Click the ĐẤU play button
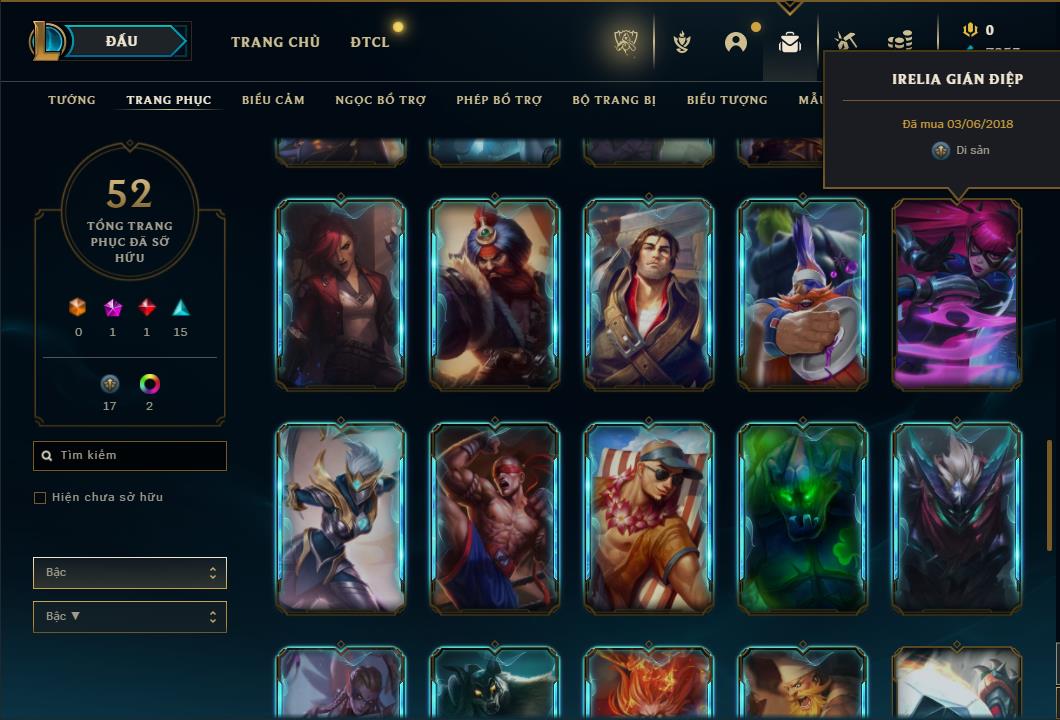The image size is (1060, 720). [x=122, y=42]
